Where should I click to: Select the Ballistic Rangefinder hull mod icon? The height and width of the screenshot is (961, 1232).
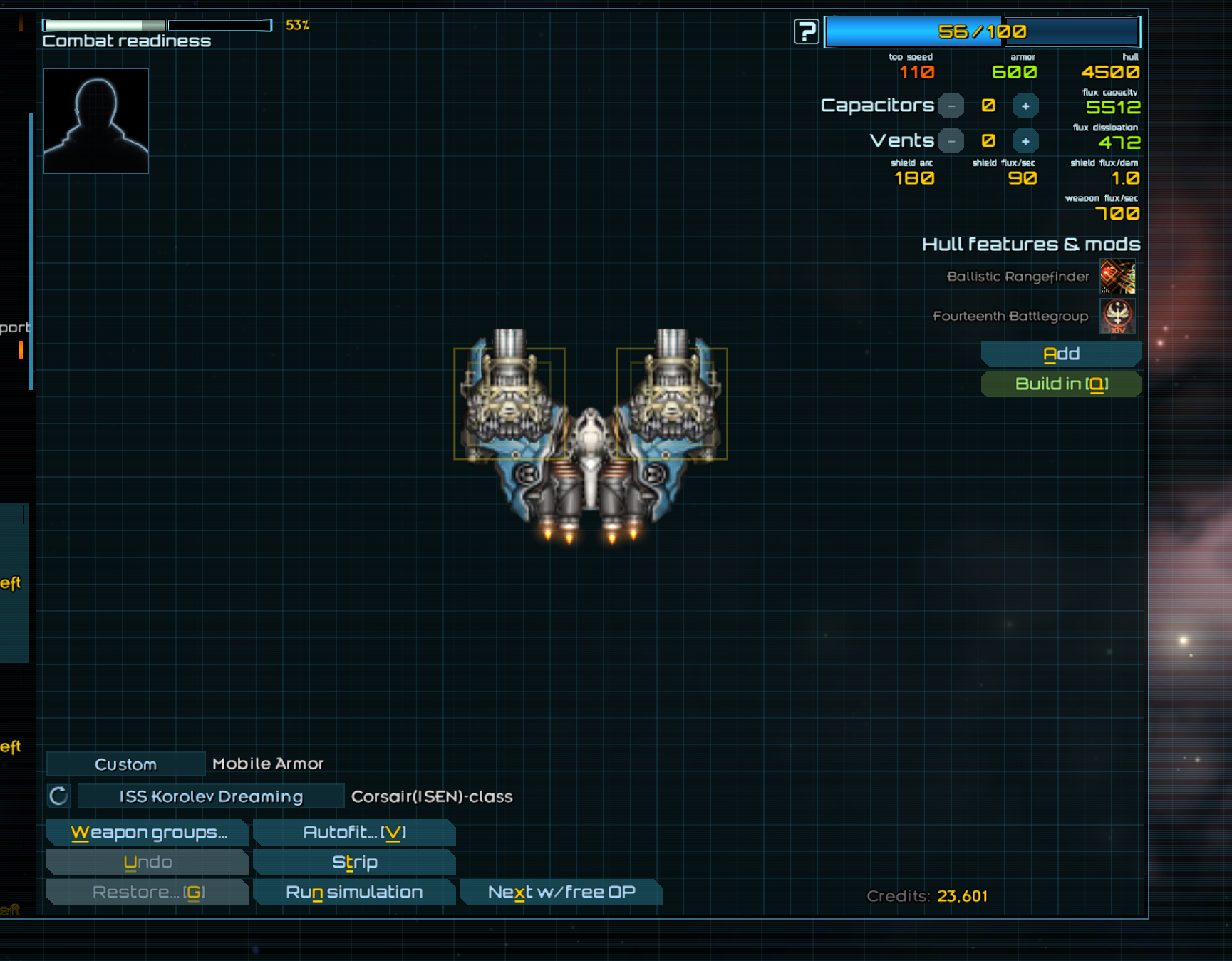(1117, 277)
